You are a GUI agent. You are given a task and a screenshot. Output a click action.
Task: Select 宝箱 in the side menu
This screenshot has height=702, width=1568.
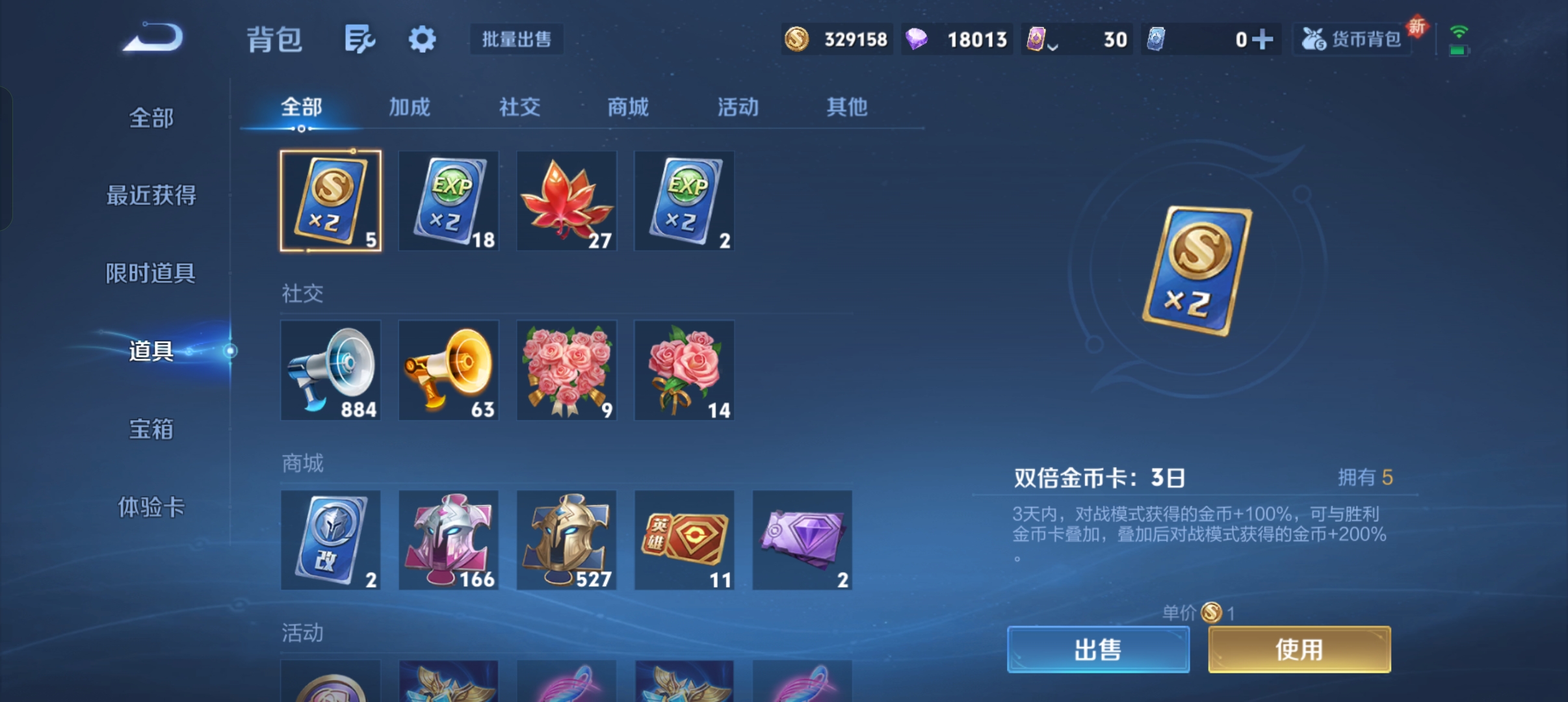151,429
